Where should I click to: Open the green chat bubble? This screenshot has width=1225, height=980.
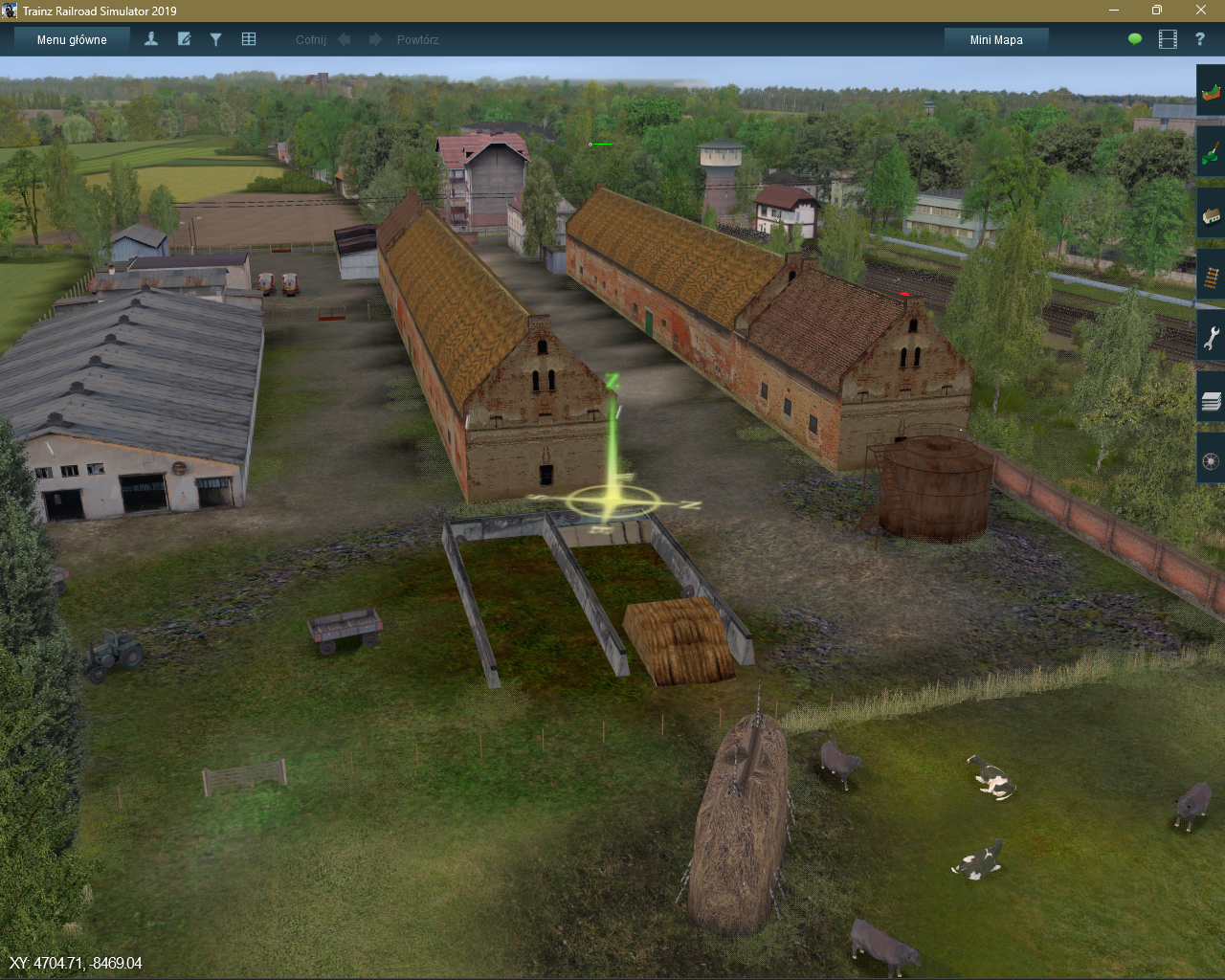[1135, 39]
